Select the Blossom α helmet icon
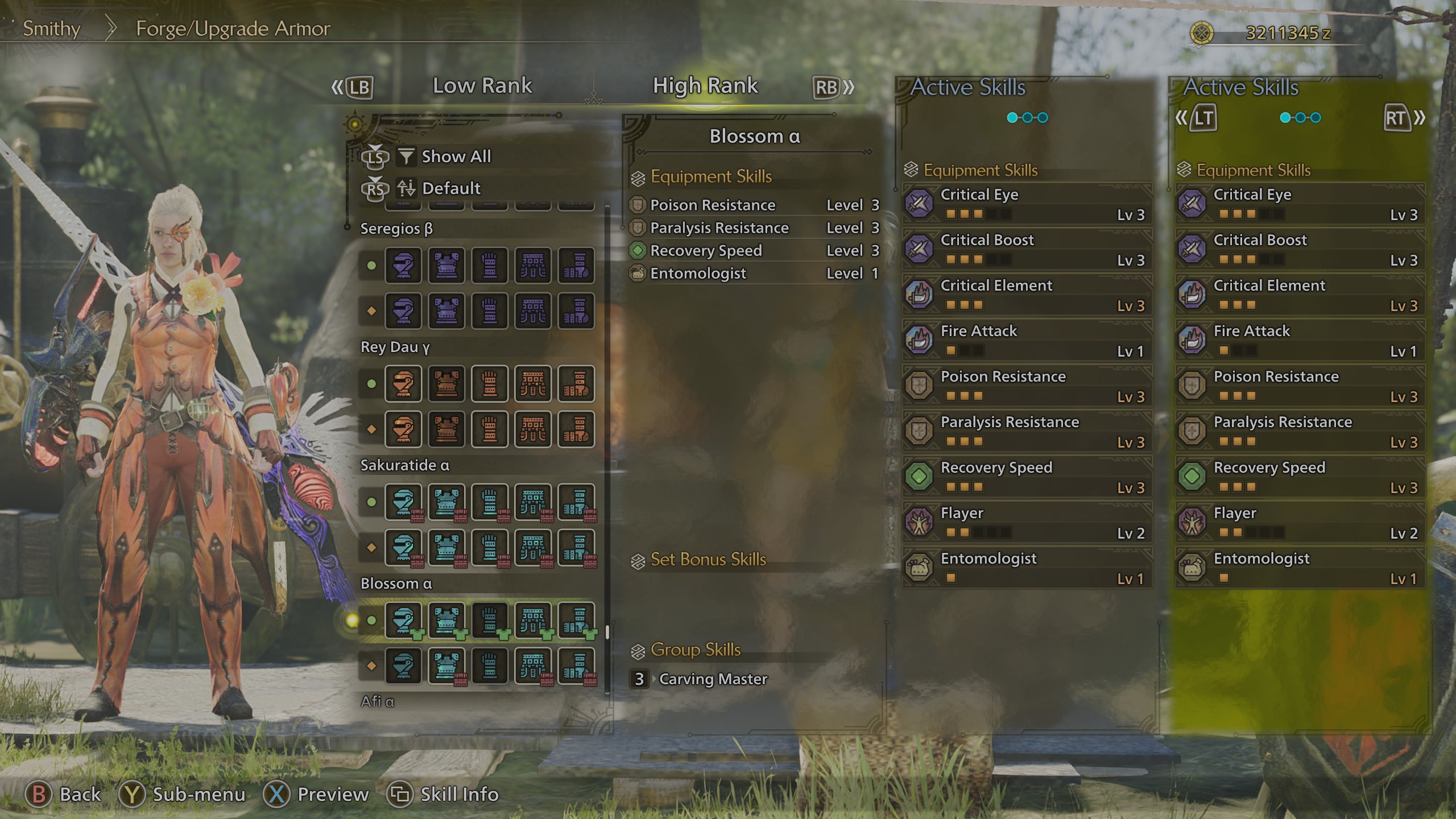This screenshot has width=1456, height=819. (404, 622)
